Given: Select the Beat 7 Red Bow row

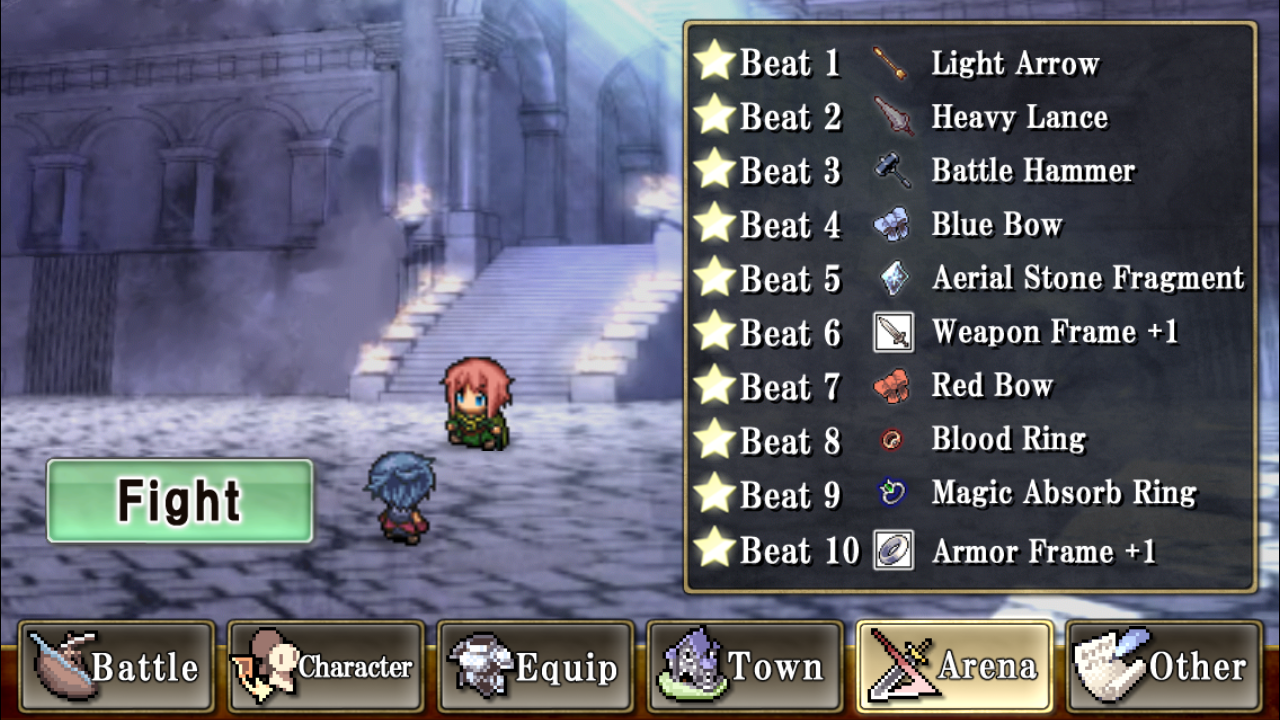Looking at the screenshot, I should 969,386.
